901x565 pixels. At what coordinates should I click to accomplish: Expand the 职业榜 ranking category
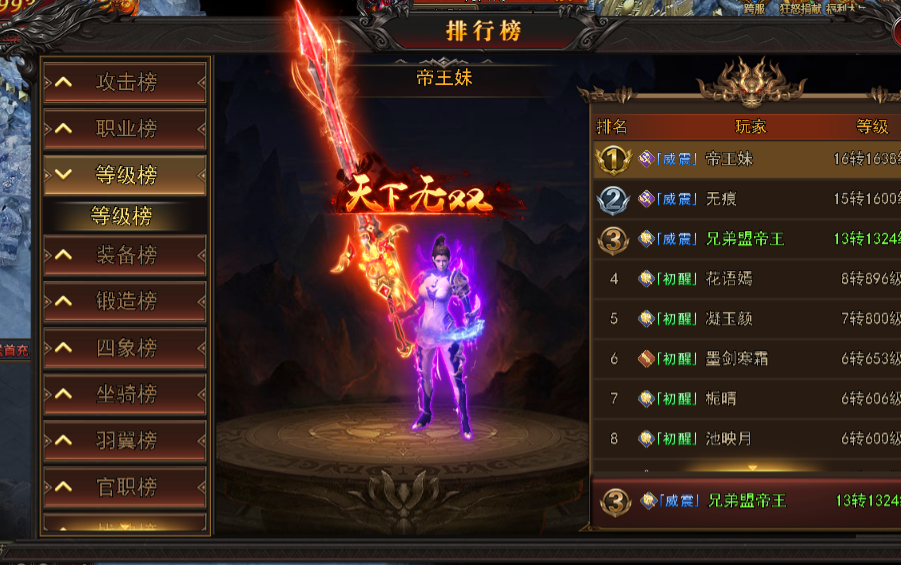tap(125, 129)
